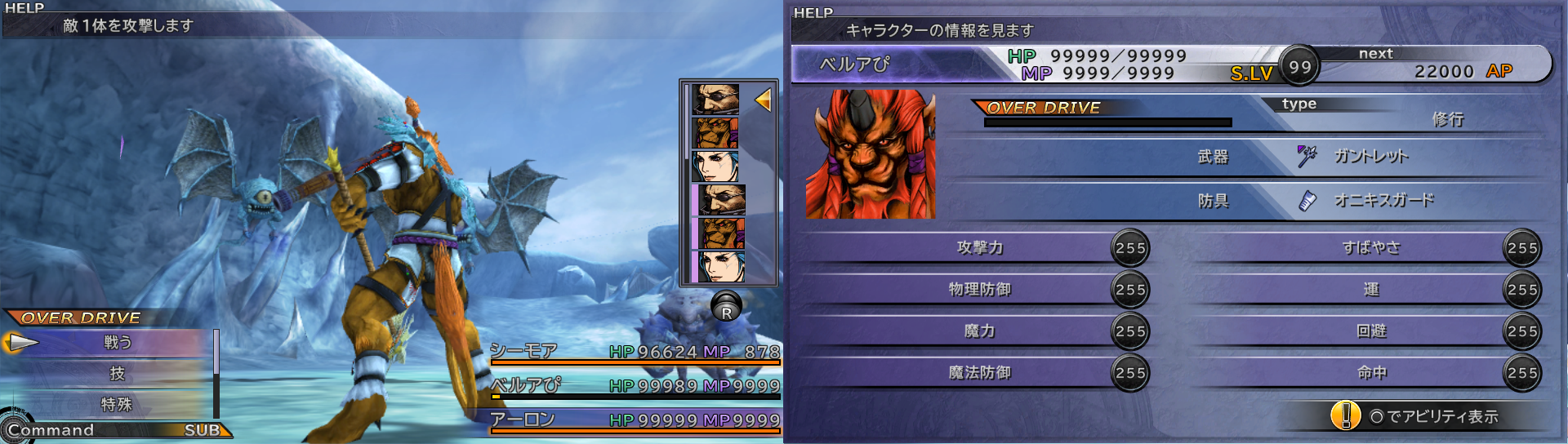Switch to the SUB command tab

coord(202,430)
